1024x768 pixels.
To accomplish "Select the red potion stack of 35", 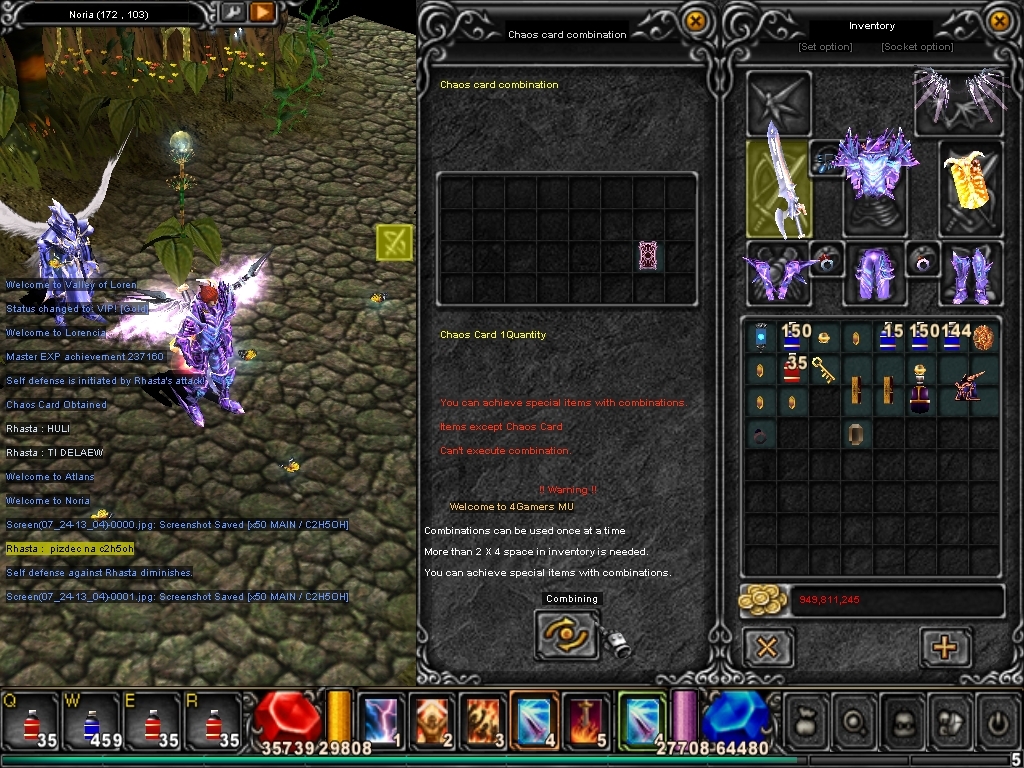I will click(793, 369).
